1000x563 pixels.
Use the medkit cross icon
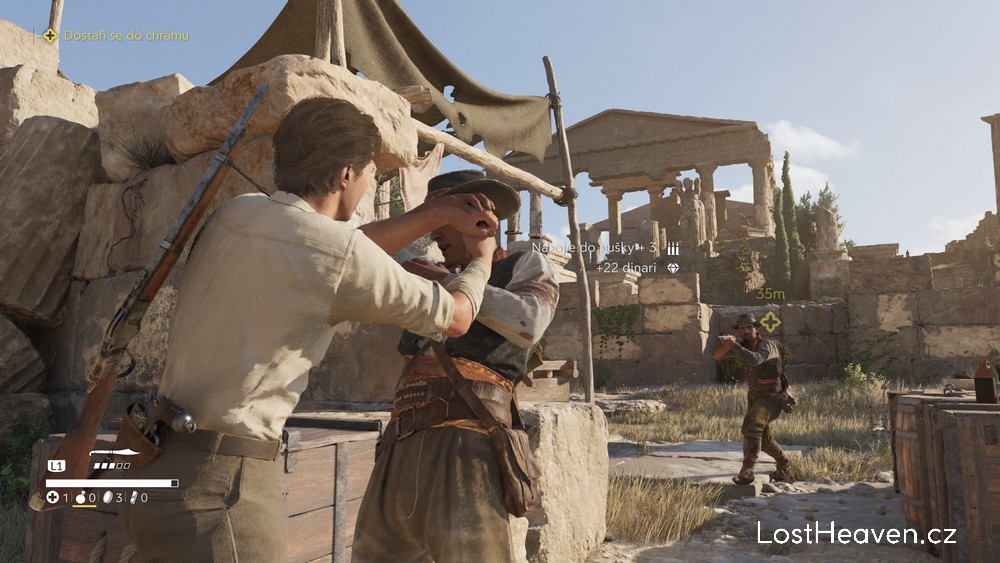click(x=52, y=497)
